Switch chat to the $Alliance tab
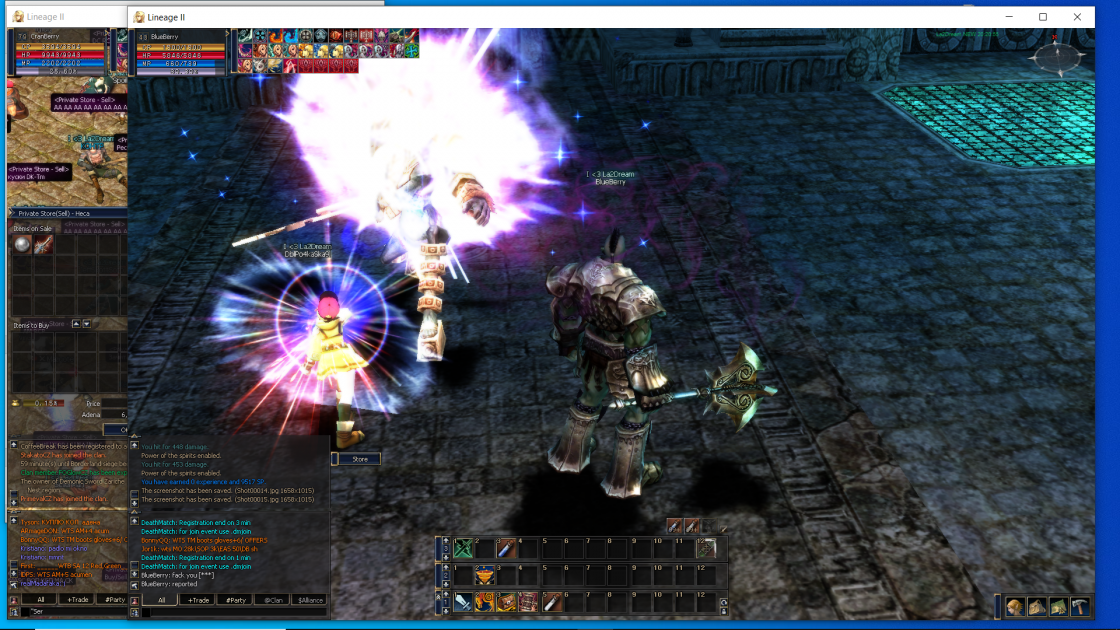Screen dimensions: 1120x630 pos(310,600)
